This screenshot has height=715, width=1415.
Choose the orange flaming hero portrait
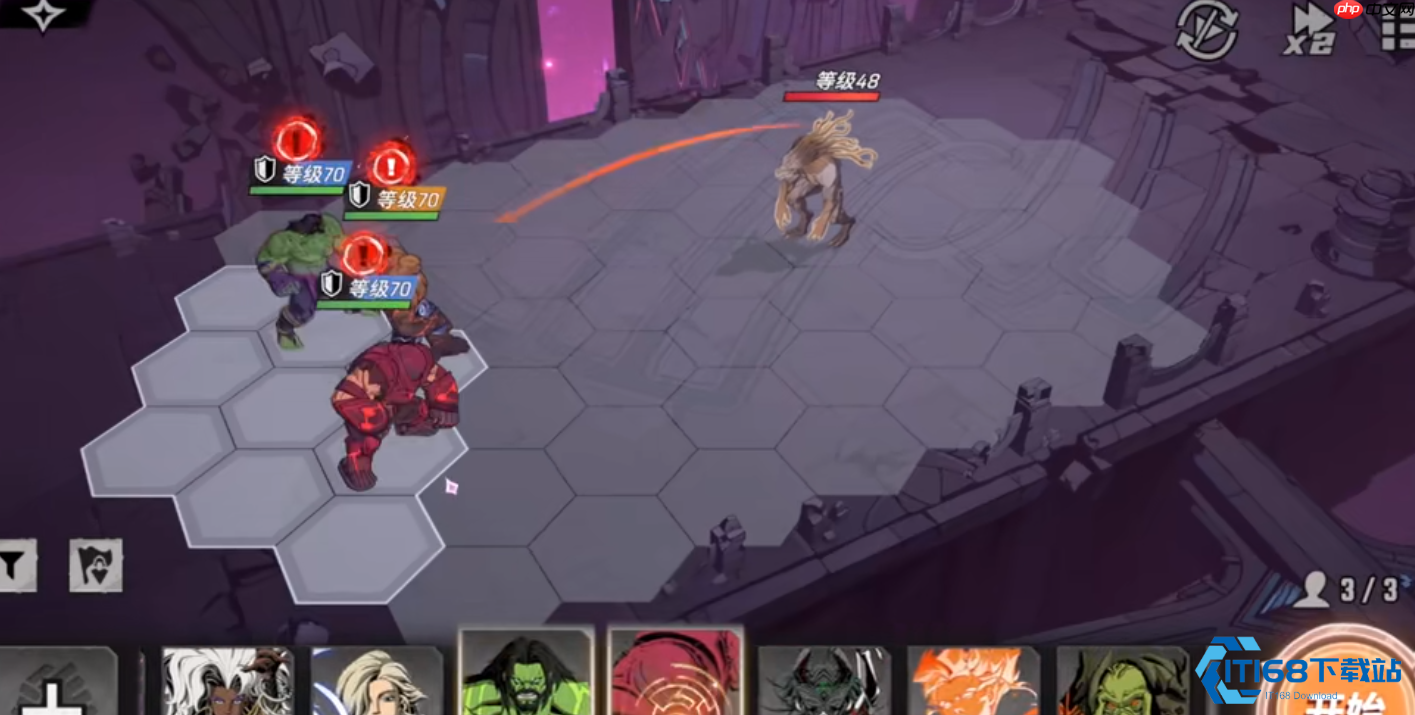(973, 680)
